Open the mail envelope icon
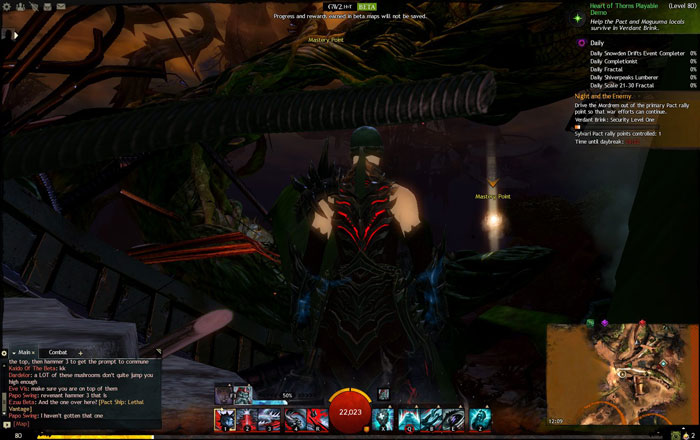 click(x=60, y=7)
